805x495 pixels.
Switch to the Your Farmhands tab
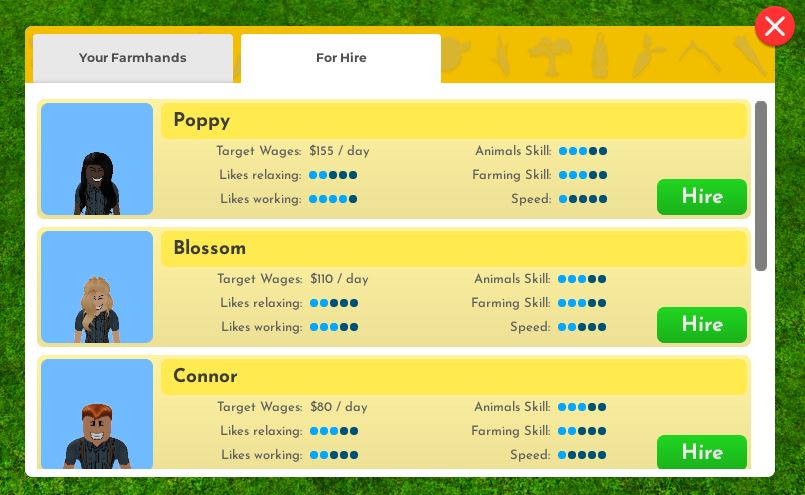coord(133,58)
